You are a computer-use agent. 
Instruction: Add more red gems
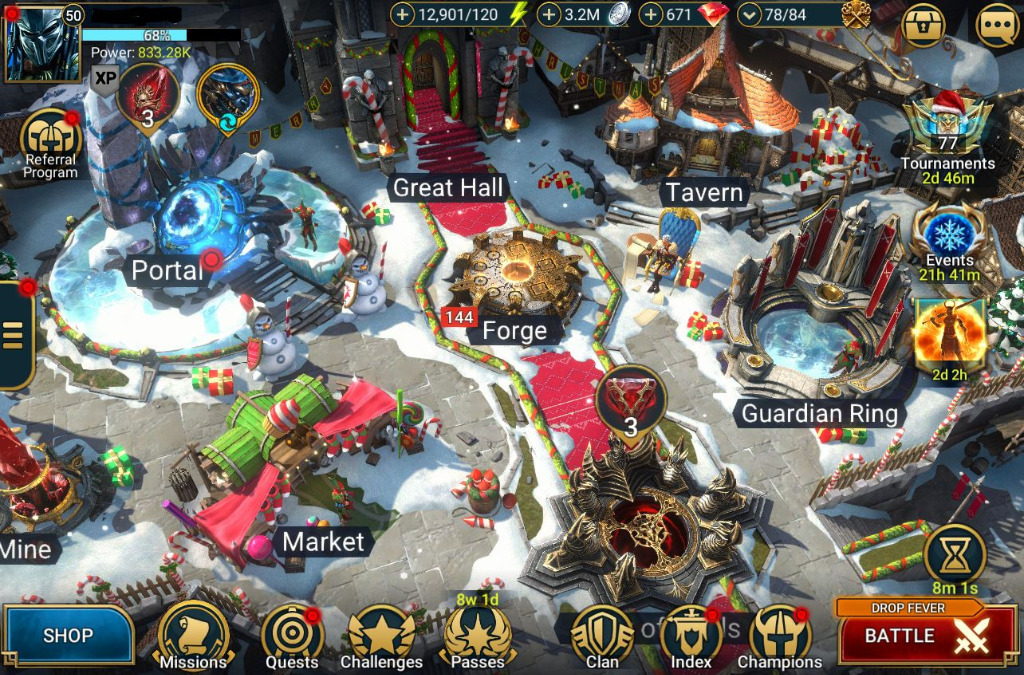point(652,15)
